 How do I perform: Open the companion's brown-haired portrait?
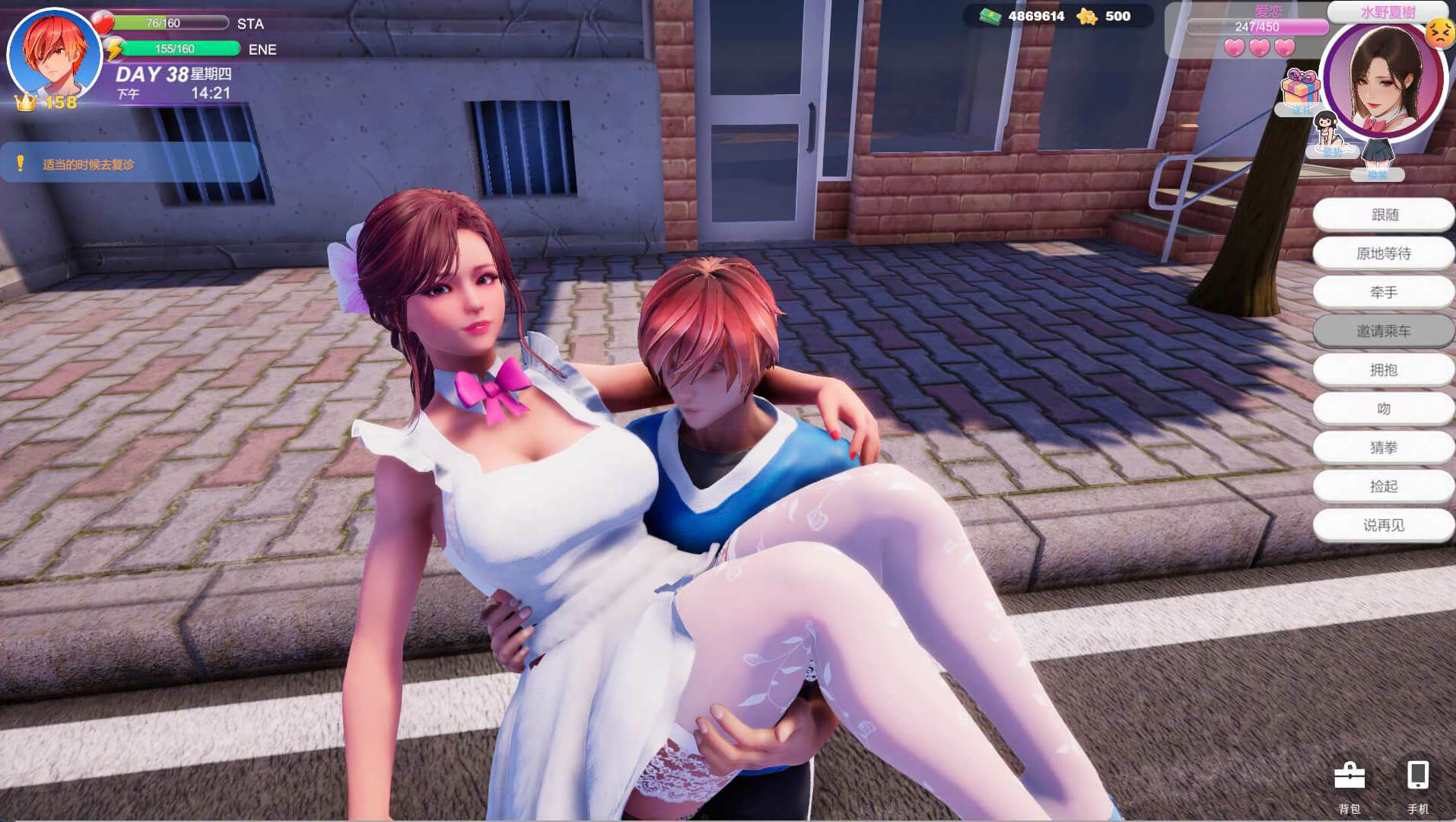coord(1384,78)
